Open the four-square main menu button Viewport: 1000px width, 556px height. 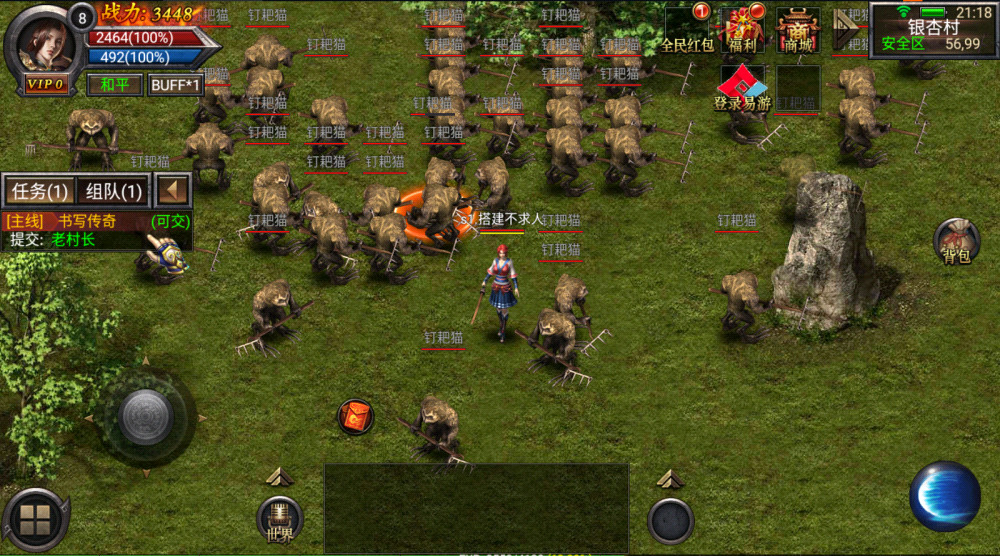35,521
